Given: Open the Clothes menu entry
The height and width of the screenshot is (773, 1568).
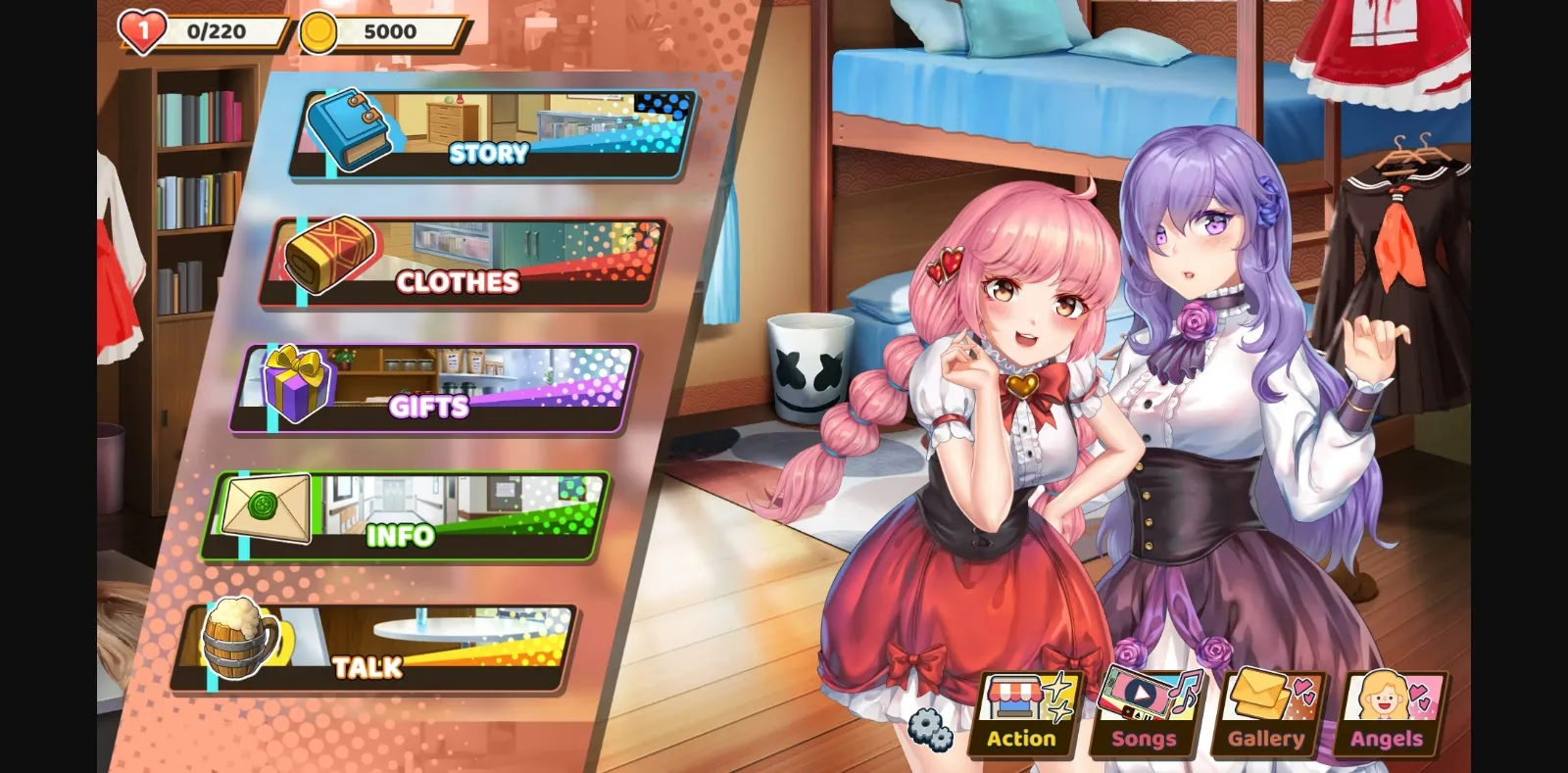Looking at the screenshot, I should click(x=457, y=281).
